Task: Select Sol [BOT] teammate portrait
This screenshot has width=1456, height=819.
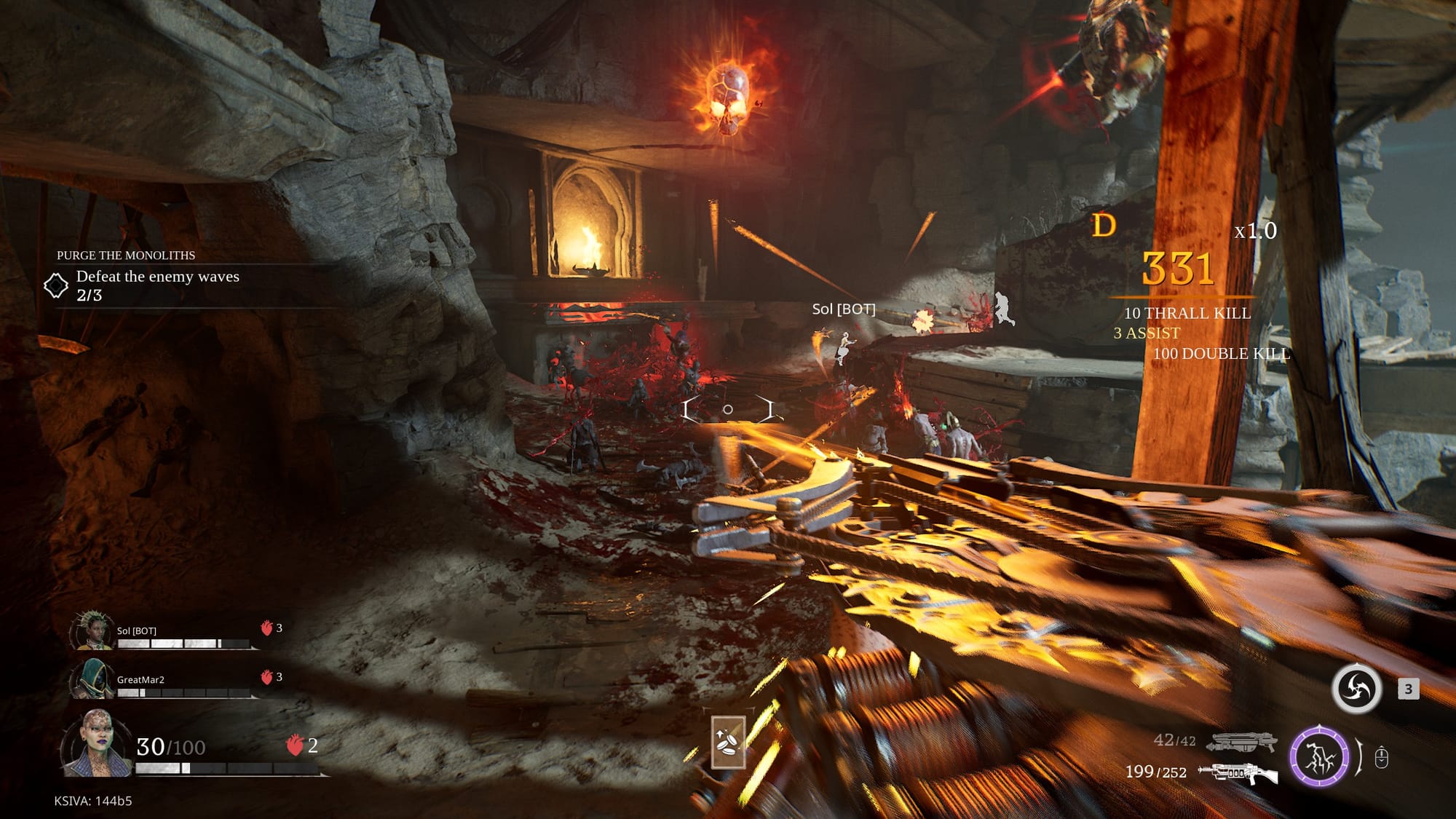Action: [x=92, y=630]
